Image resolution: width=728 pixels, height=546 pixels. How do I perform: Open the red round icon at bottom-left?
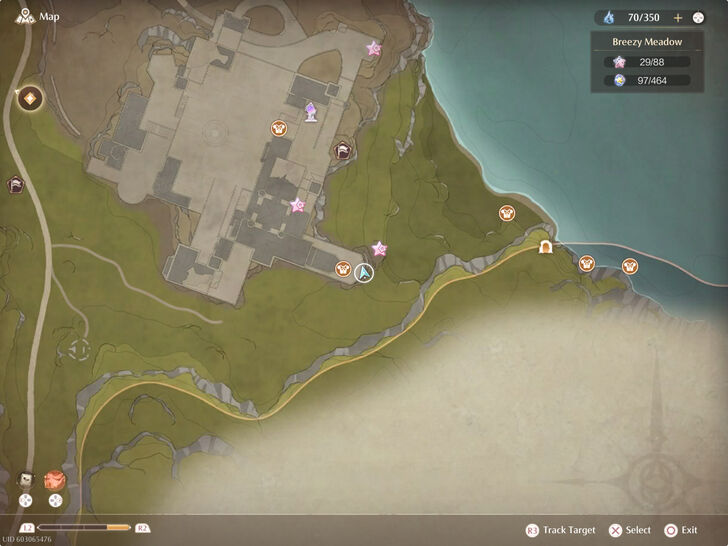[54, 480]
